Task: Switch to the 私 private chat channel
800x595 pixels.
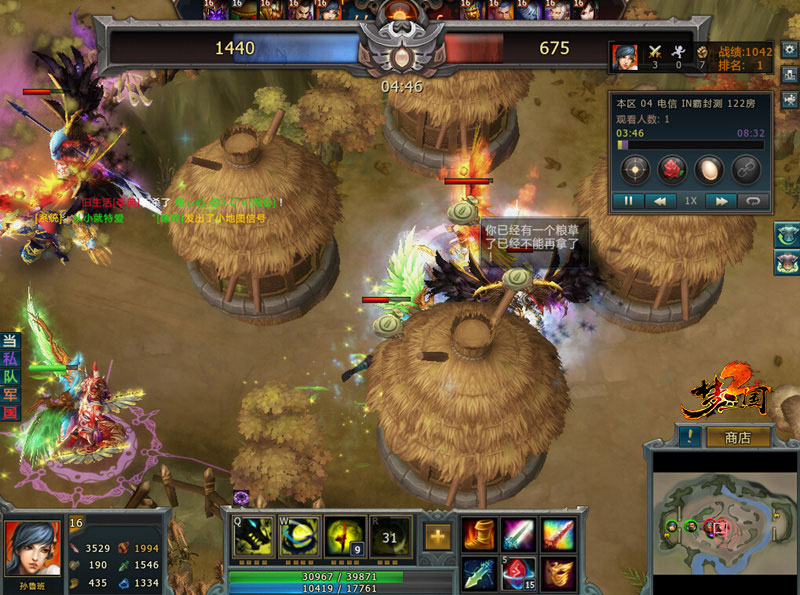Action: [x=10, y=359]
